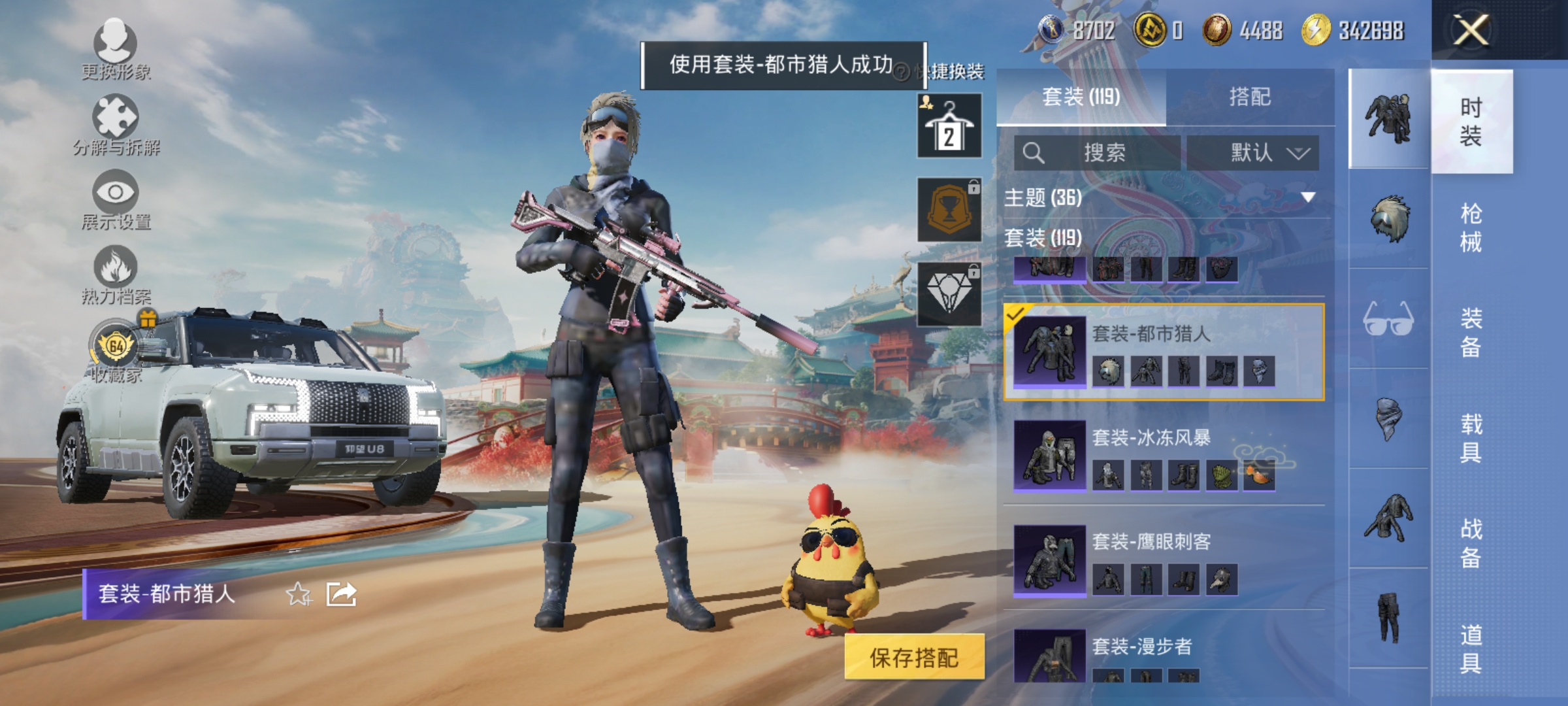Open the hanger icon showing badge 2

tap(949, 124)
